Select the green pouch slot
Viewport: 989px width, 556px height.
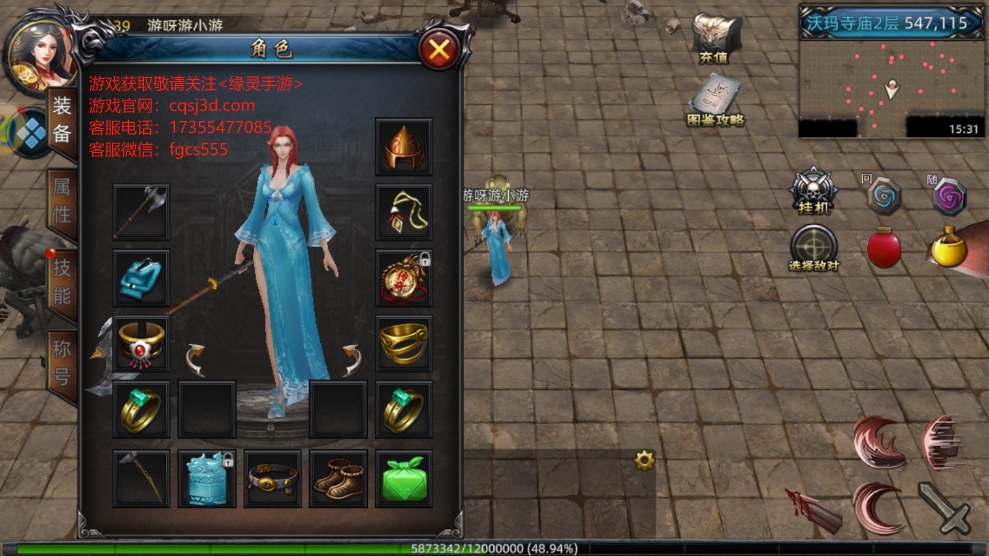coord(404,477)
